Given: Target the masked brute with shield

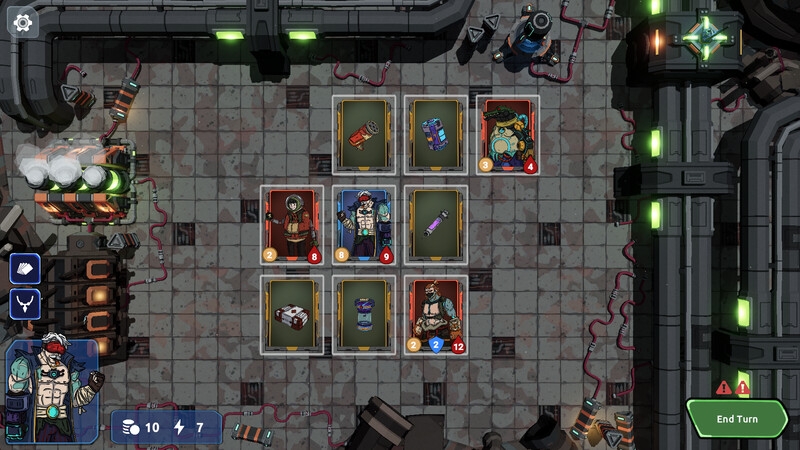Looking at the screenshot, I should (x=436, y=315).
